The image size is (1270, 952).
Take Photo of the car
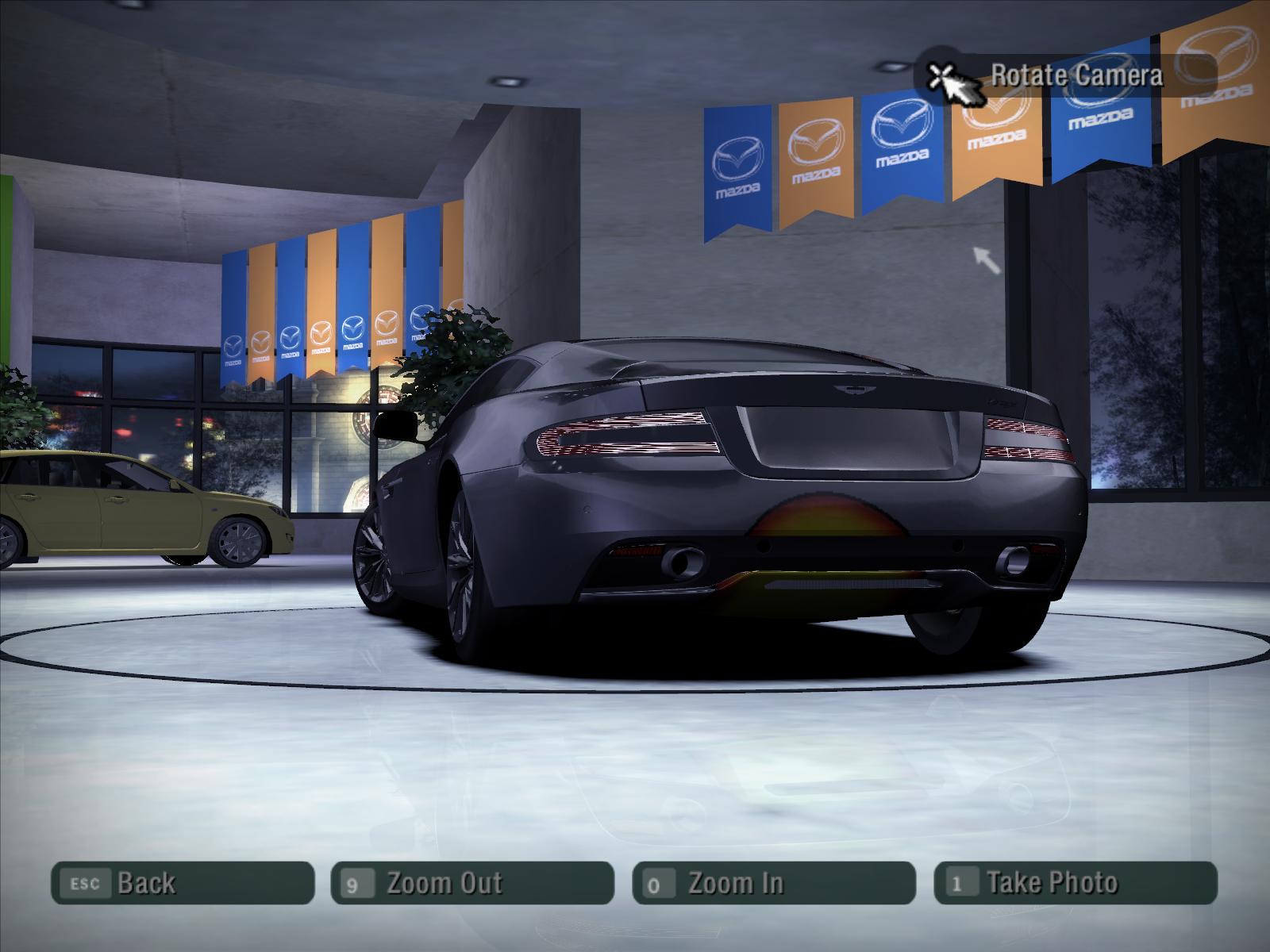pyautogui.click(x=1076, y=883)
